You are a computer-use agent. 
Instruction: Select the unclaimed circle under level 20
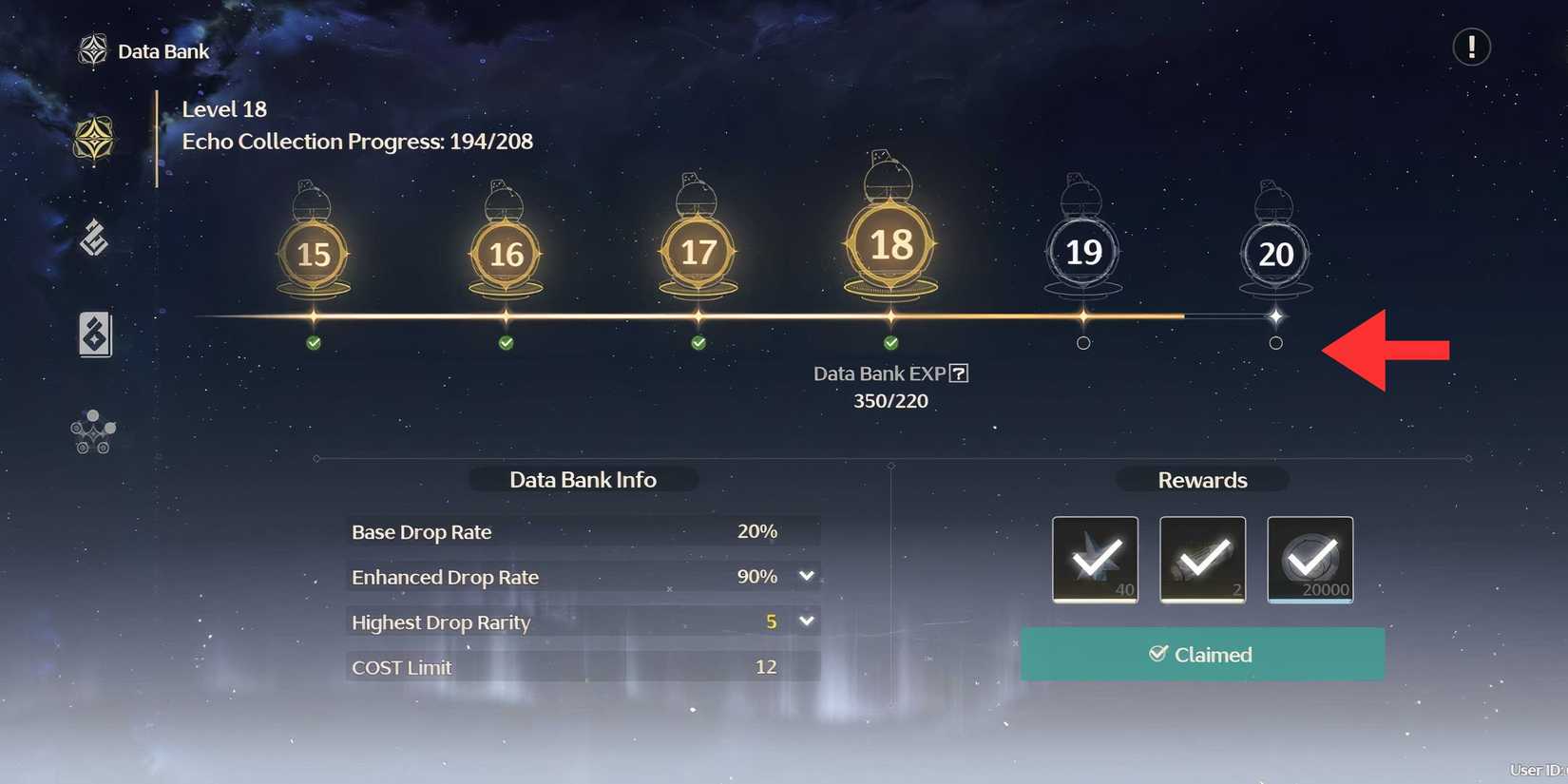(x=1276, y=343)
